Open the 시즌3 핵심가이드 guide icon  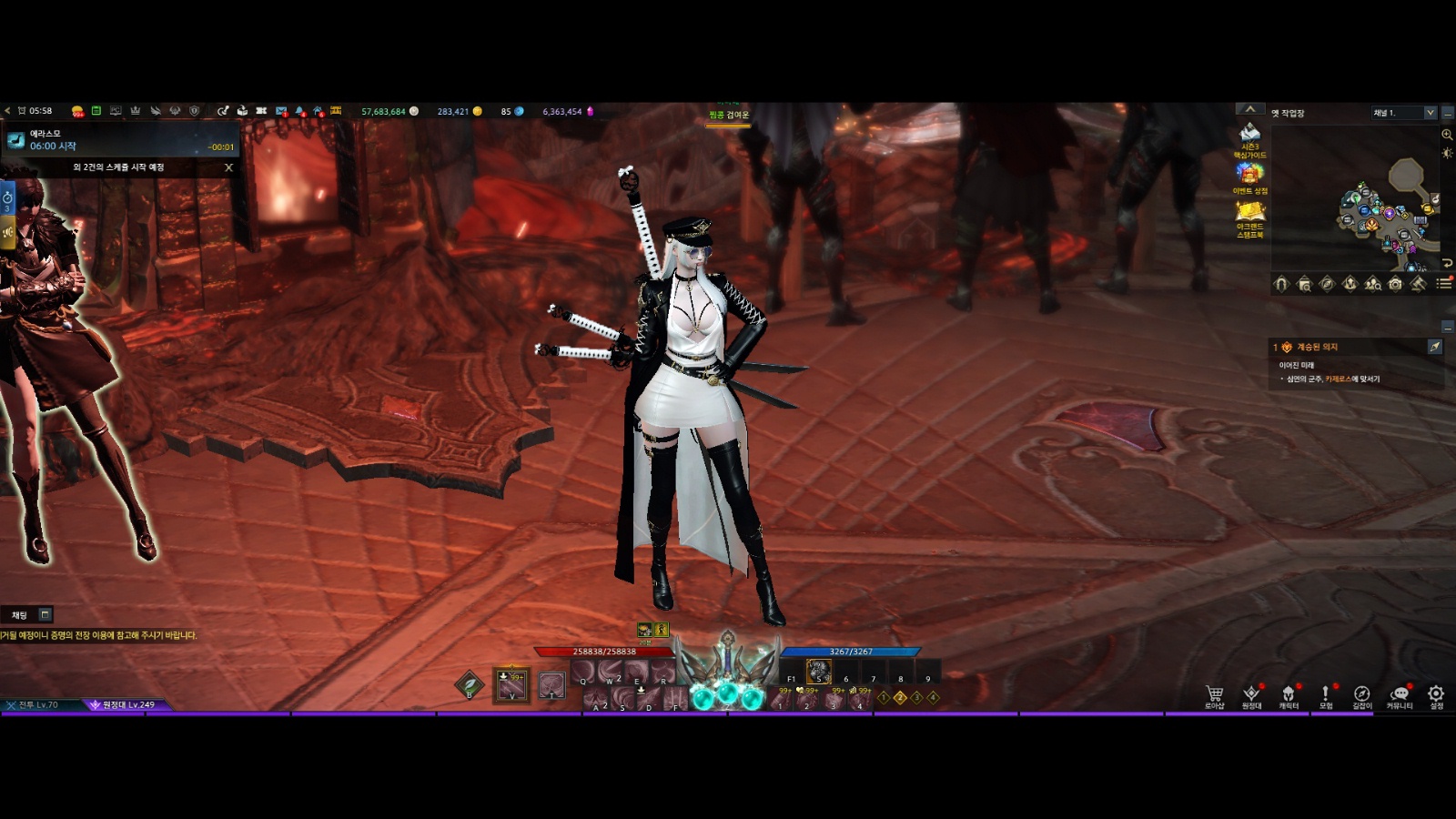coord(1249,138)
